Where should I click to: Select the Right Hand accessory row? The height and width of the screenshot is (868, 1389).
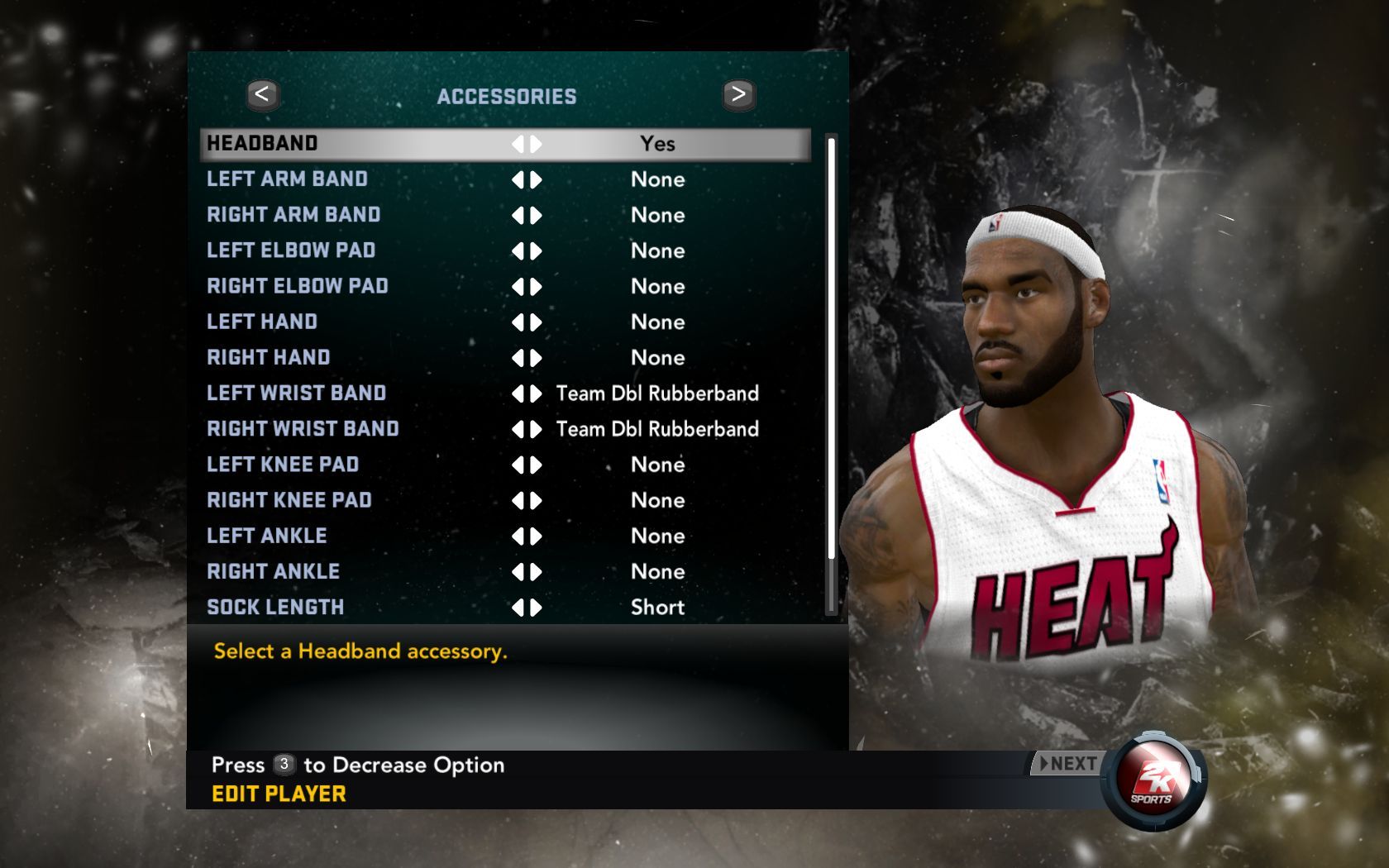[269, 357]
